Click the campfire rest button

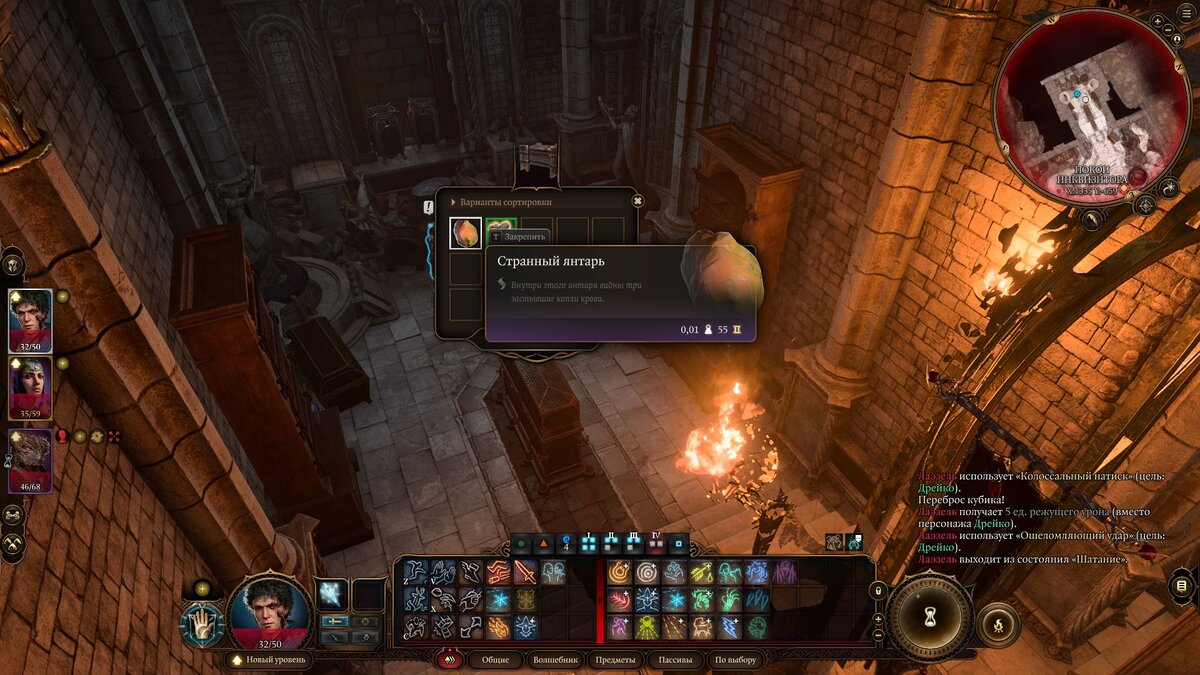pos(997,624)
